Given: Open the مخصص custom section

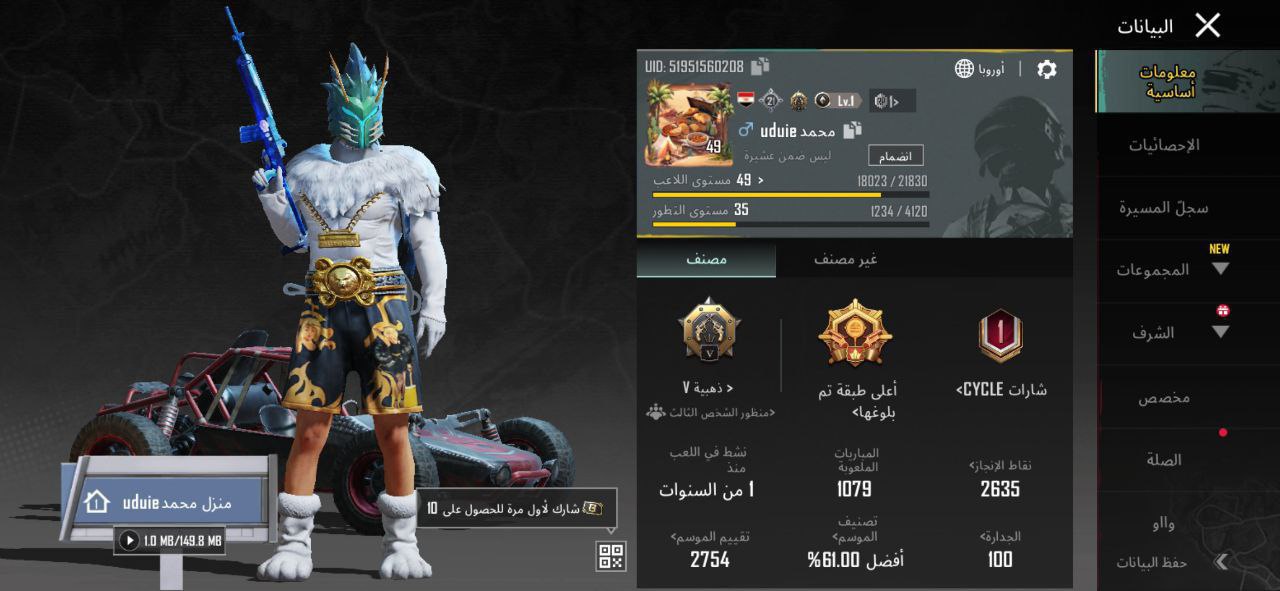Looking at the screenshot, I should tap(1164, 397).
